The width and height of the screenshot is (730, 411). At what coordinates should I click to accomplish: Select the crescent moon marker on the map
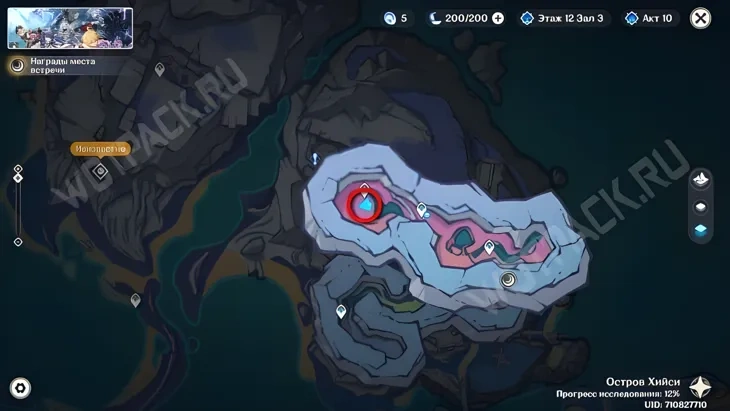pos(509,280)
